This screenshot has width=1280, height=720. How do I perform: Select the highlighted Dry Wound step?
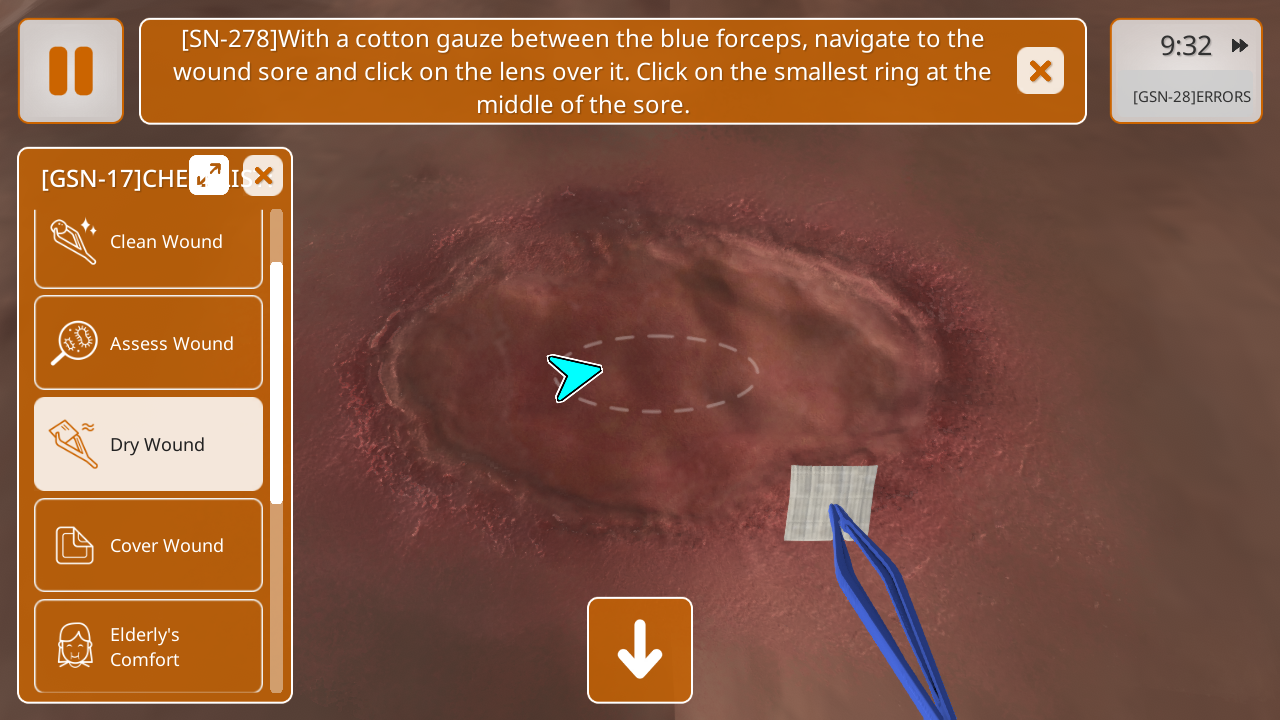point(149,444)
